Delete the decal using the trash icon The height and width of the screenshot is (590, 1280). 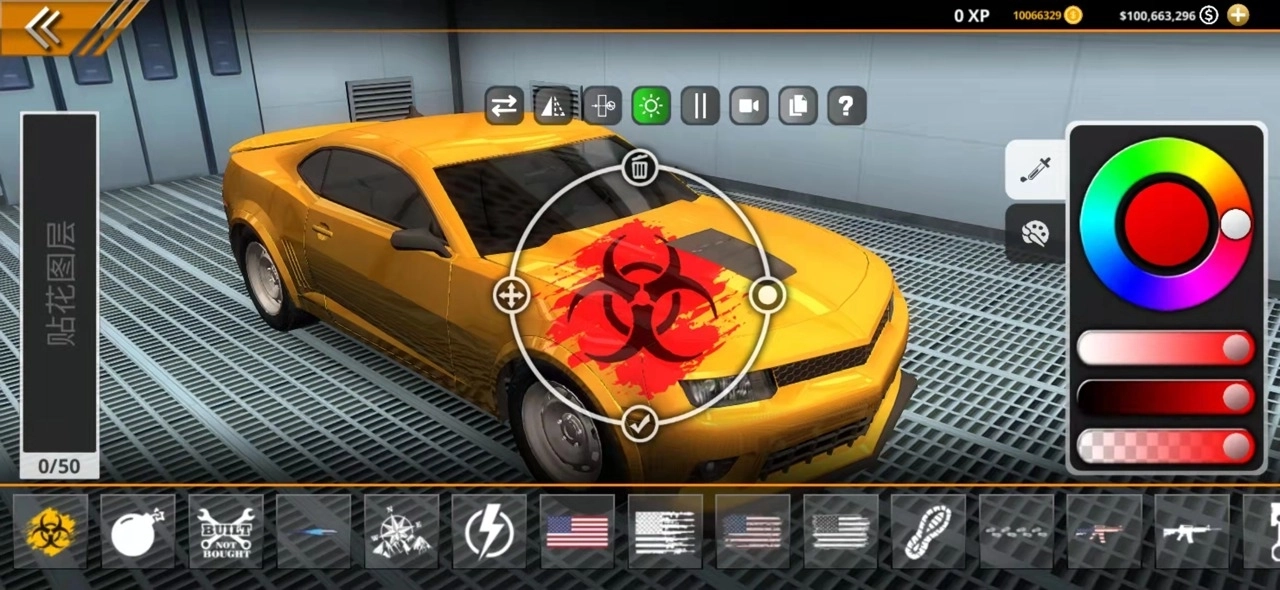pyautogui.click(x=640, y=168)
